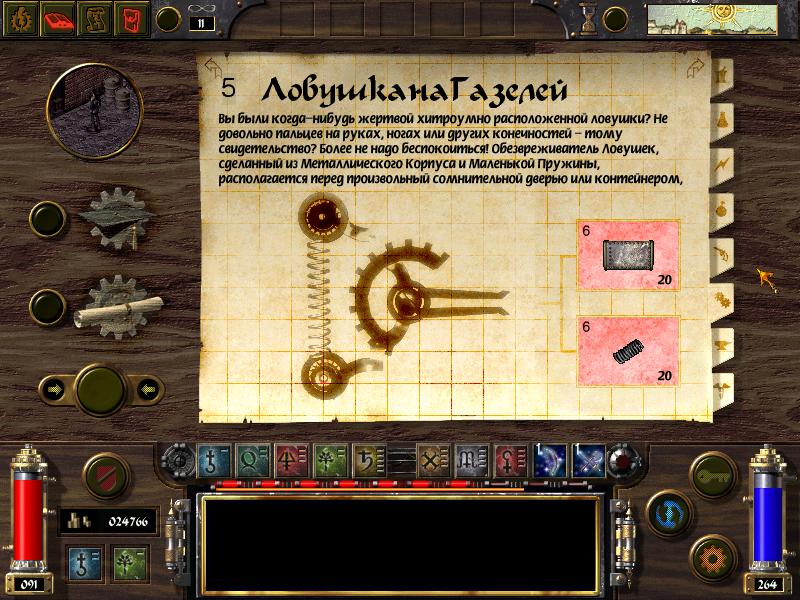Select the small spring component slot
This screenshot has width=800, height=600.
(628, 349)
